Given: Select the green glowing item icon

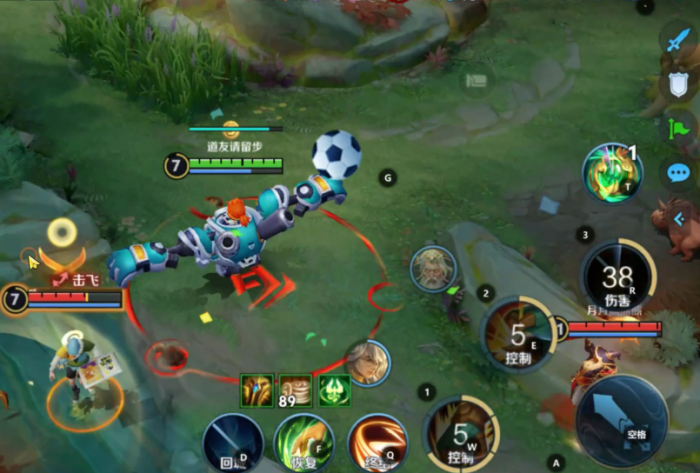Looking at the screenshot, I should click(x=334, y=390).
